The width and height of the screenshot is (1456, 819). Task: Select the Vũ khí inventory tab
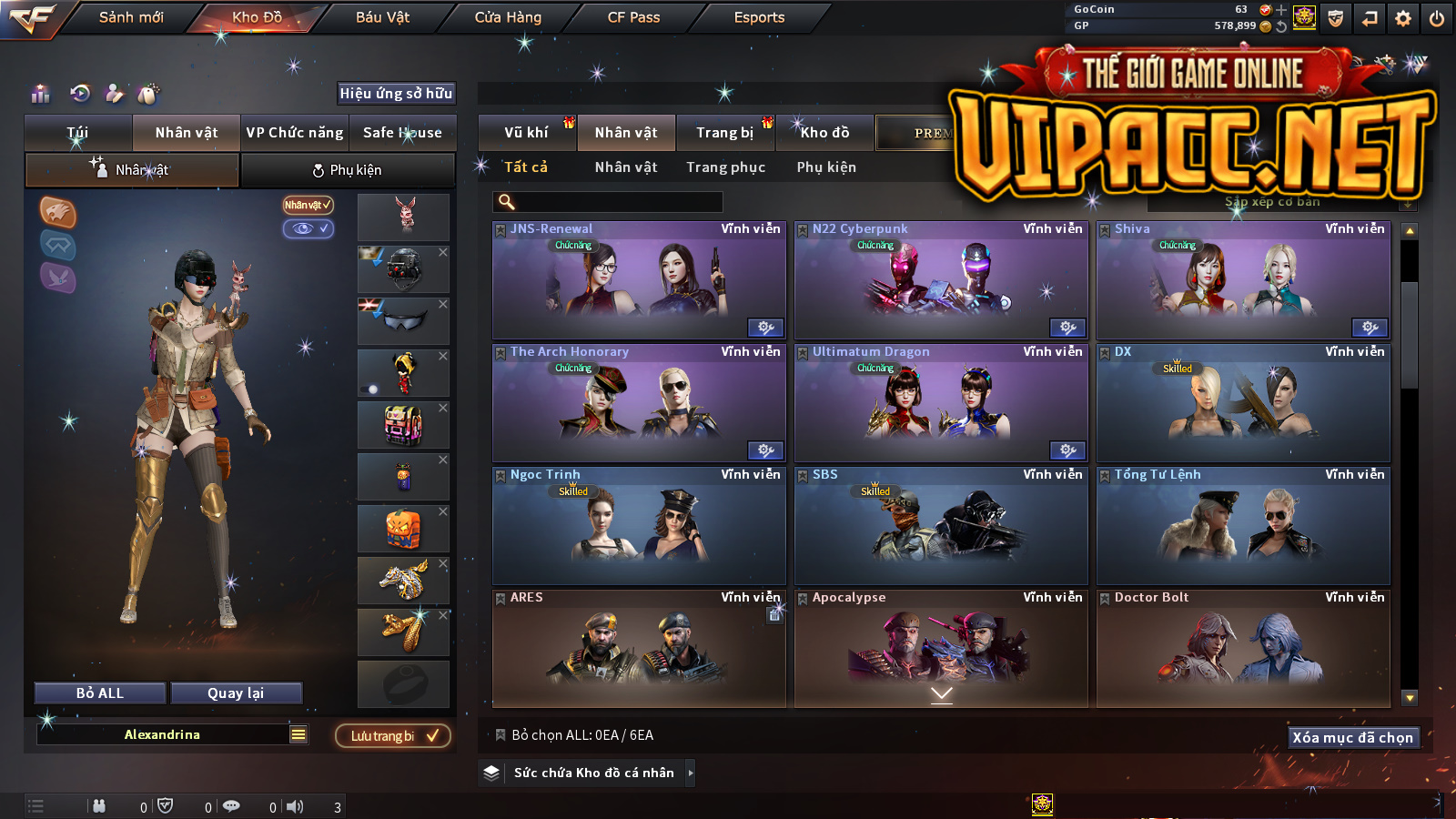point(526,133)
